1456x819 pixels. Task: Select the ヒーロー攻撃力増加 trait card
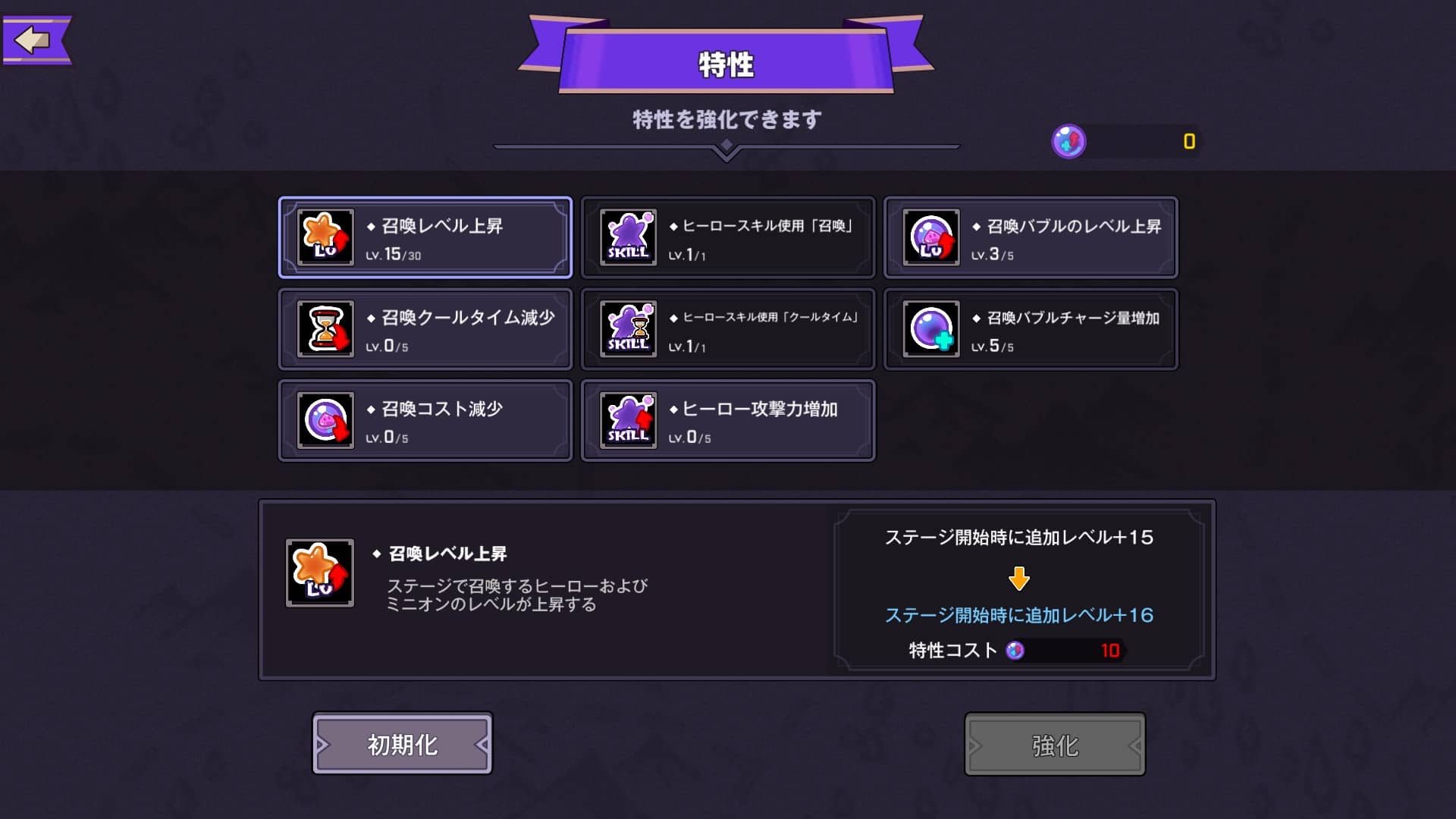coord(727,419)
